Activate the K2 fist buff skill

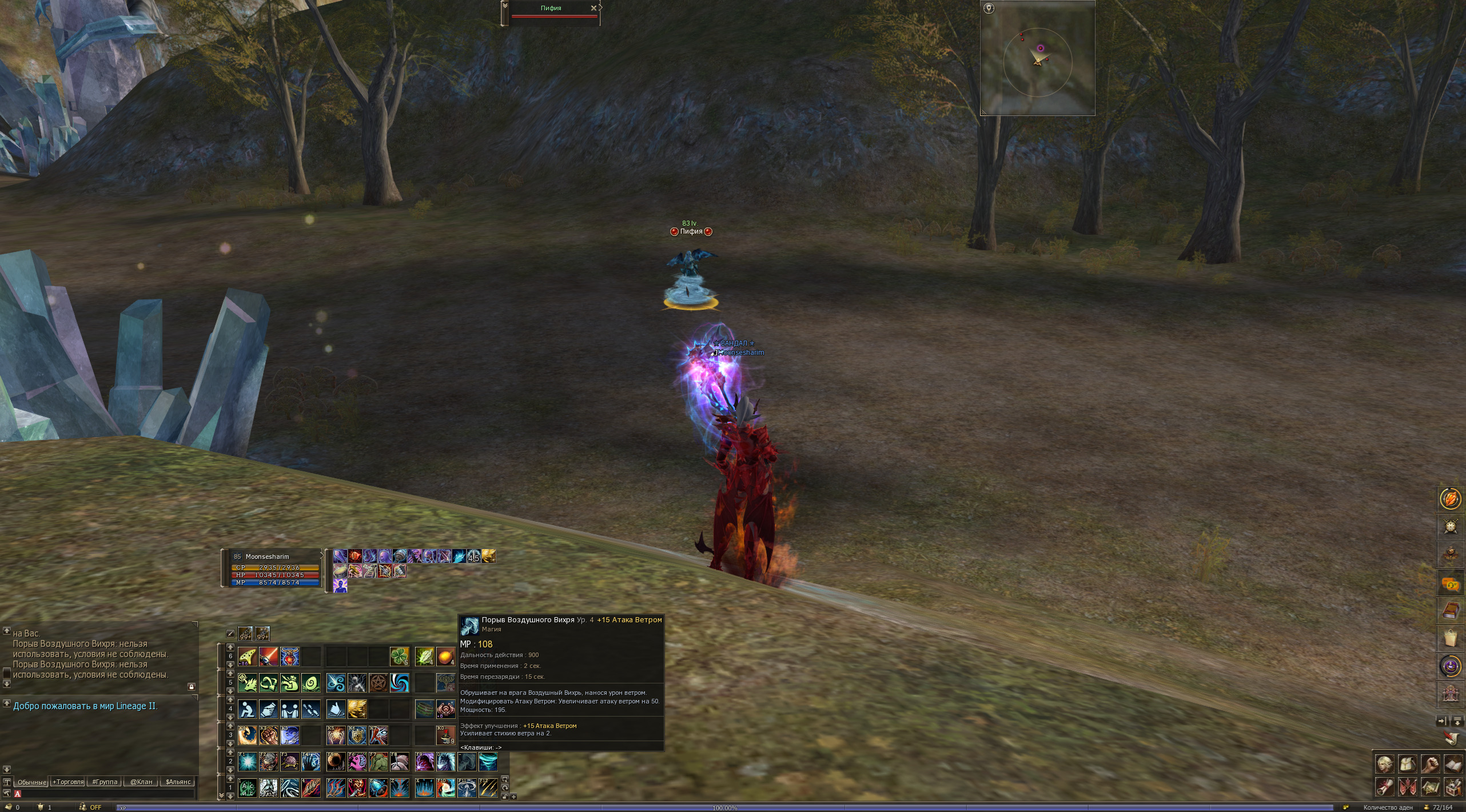268,735
